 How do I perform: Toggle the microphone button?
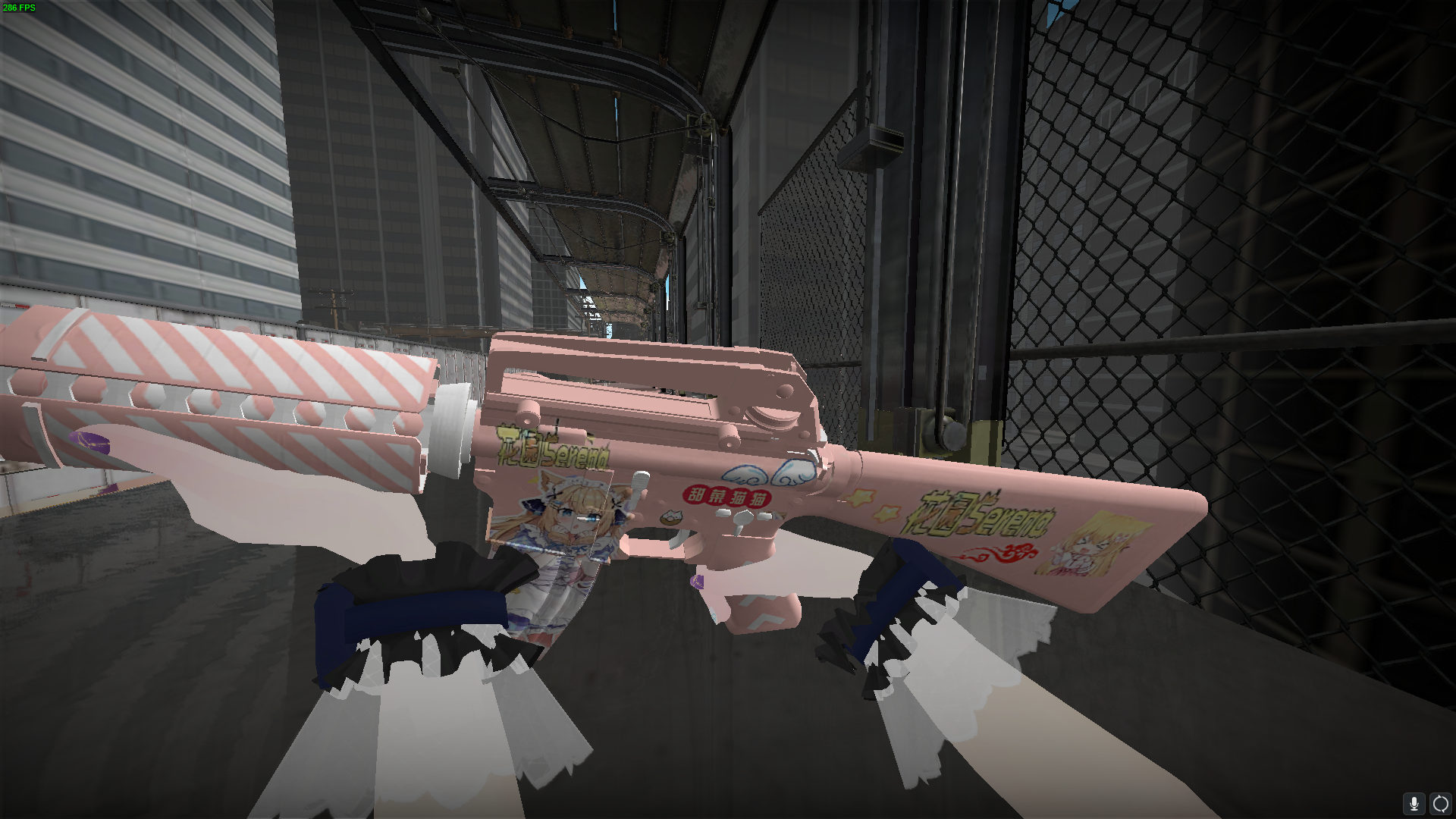1414,803
